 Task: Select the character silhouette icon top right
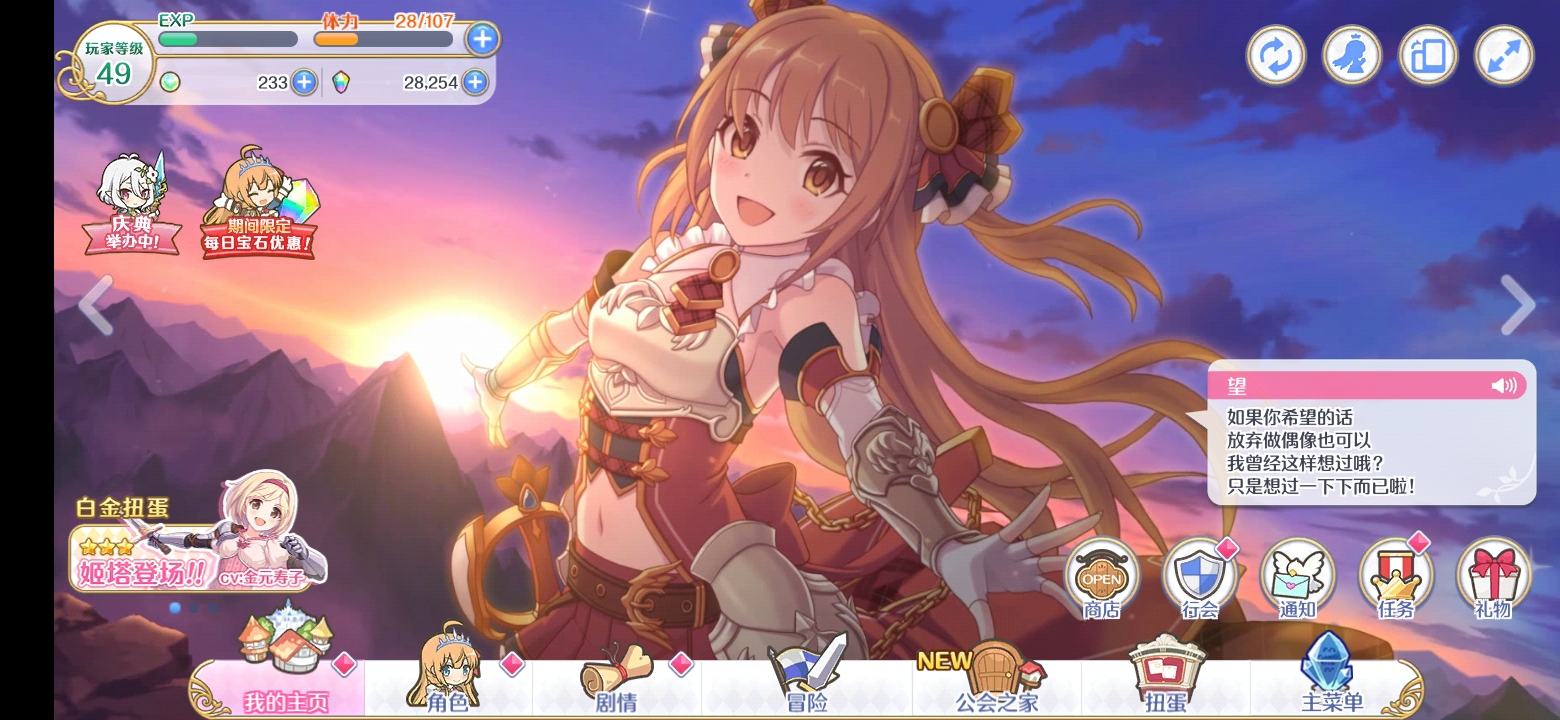1350,56
